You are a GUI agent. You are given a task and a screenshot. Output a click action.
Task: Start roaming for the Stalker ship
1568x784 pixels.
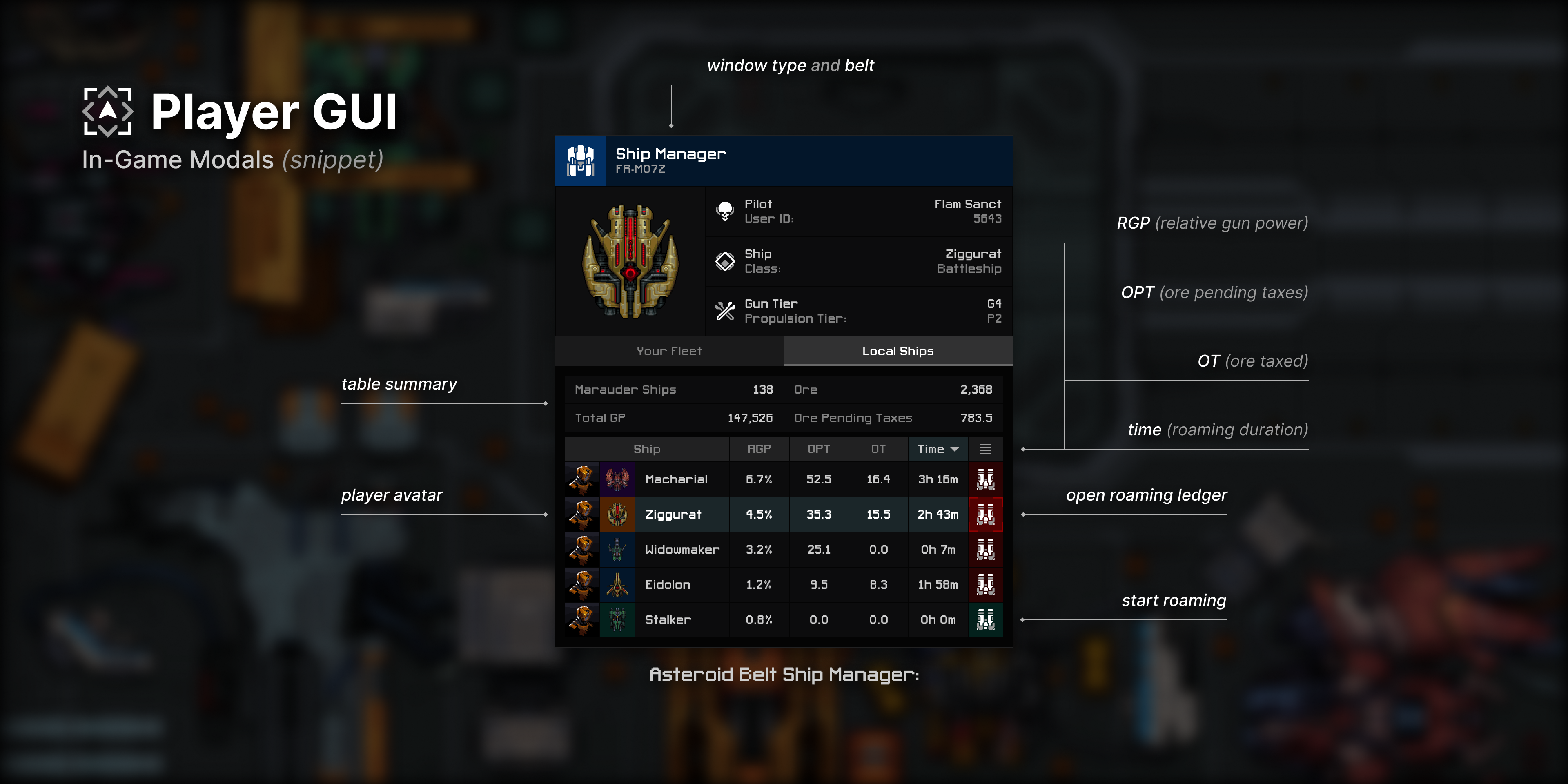986,620
